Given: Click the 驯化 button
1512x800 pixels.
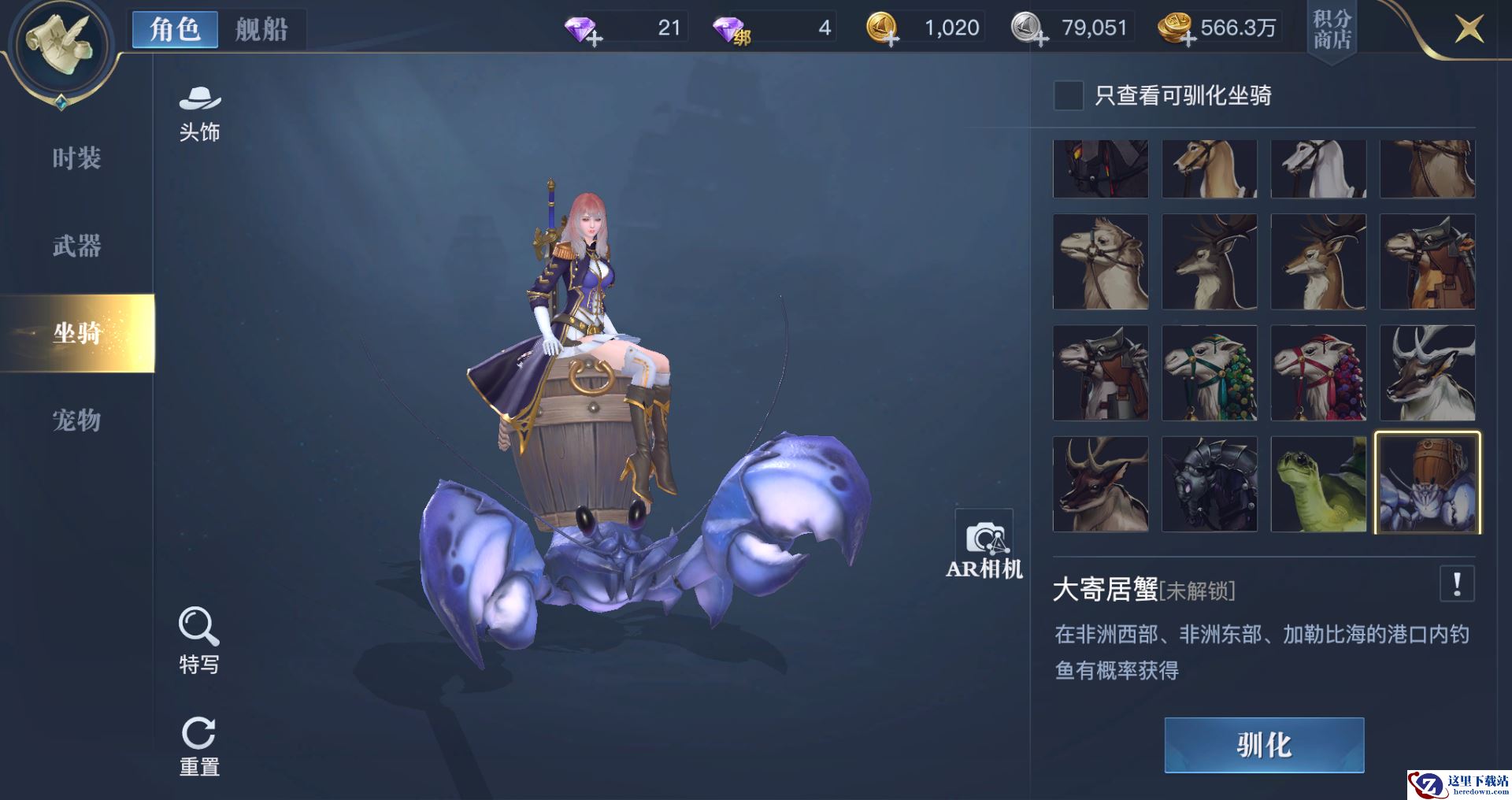Looking at the screenshot, I should point(1264,745).
